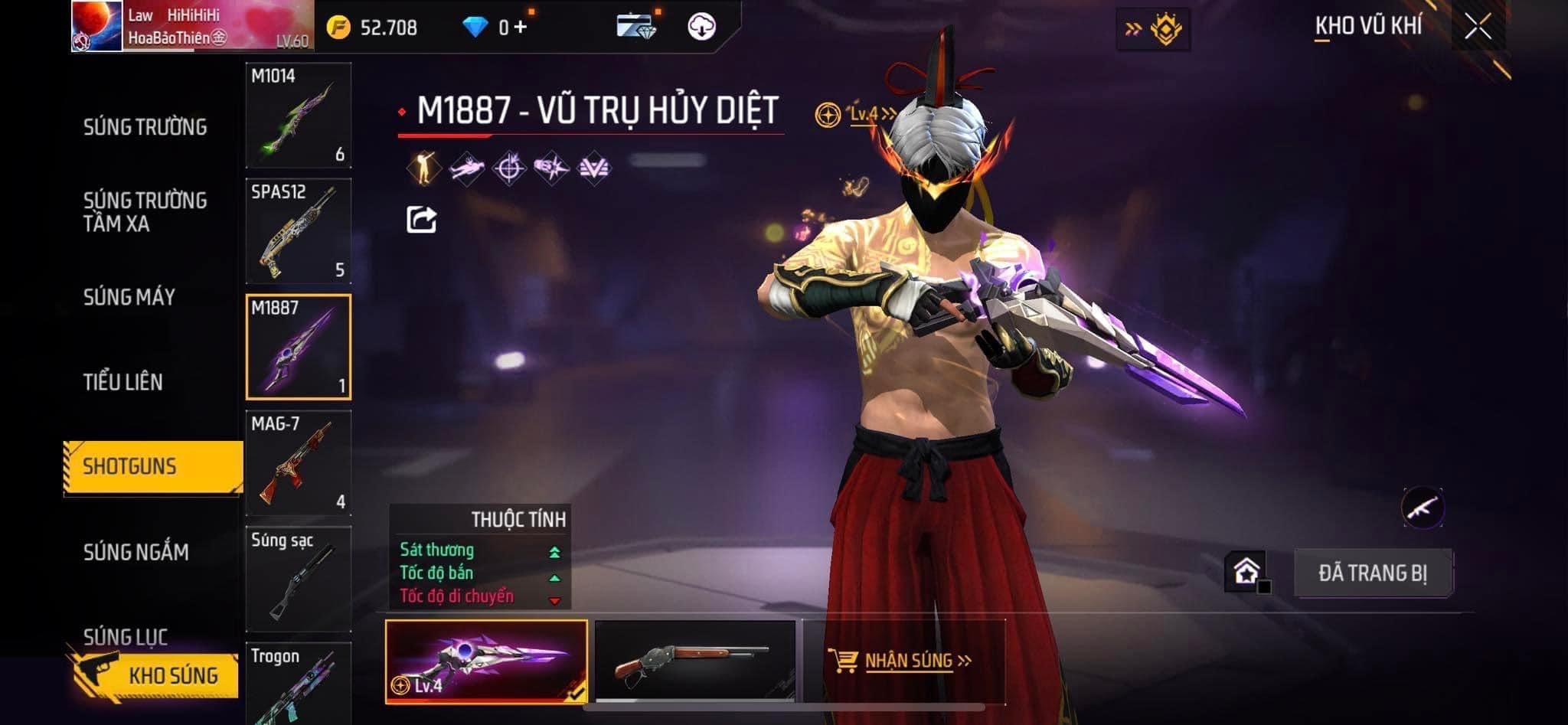
Task: Select the Súng sạc weapon slot
Action: tap(298, 579)
